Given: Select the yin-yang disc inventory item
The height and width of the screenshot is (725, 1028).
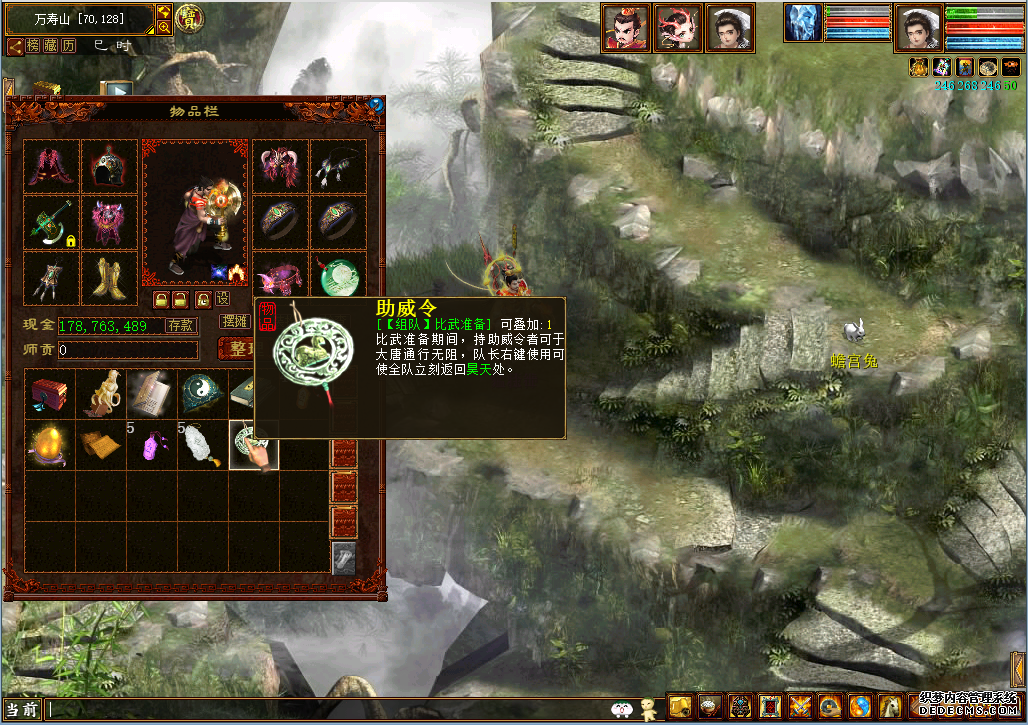Looking at the screenshot, I should [x=203, y=394].
